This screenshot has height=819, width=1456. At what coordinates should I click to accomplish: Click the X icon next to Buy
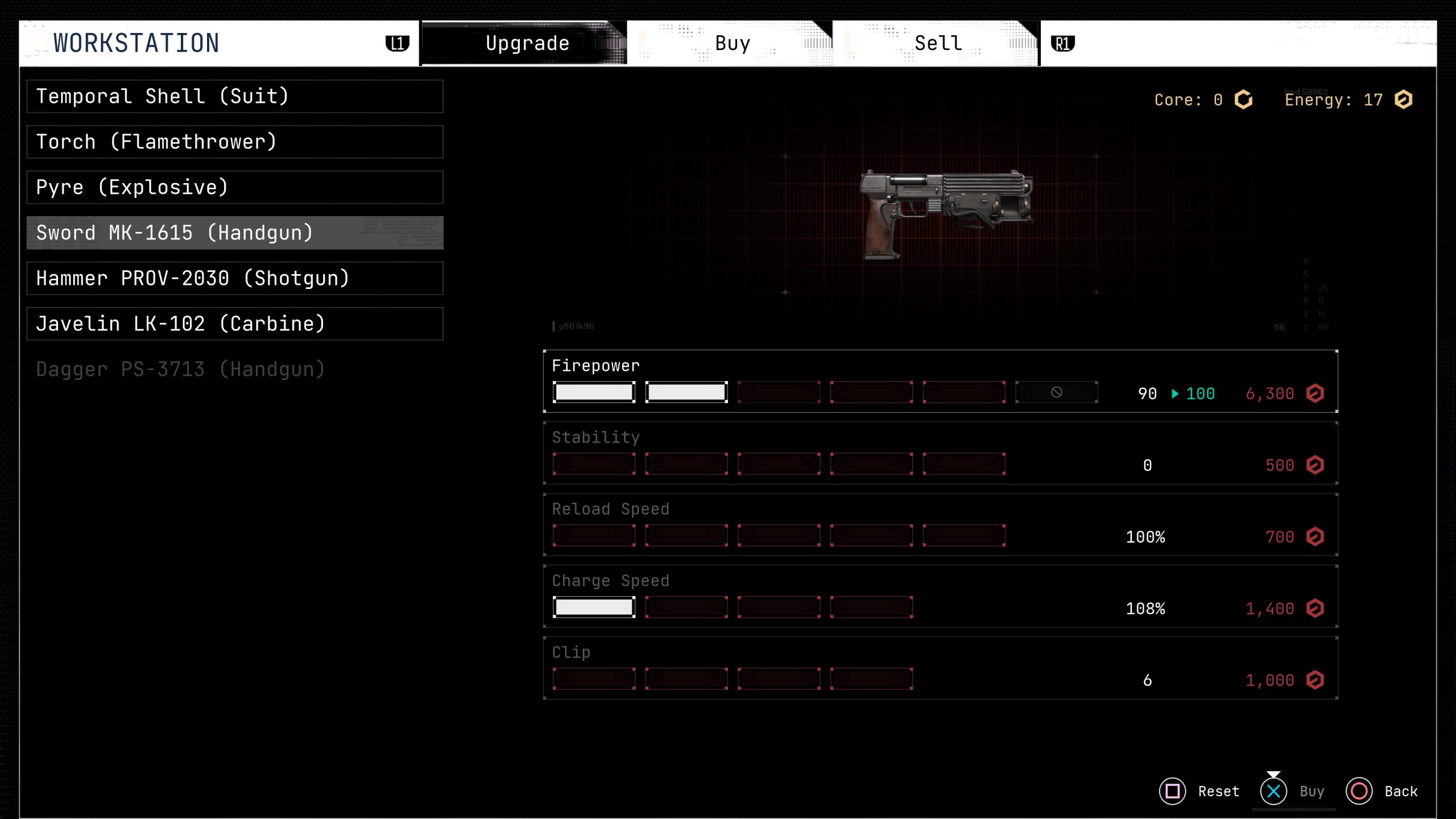click(1273, 791)
